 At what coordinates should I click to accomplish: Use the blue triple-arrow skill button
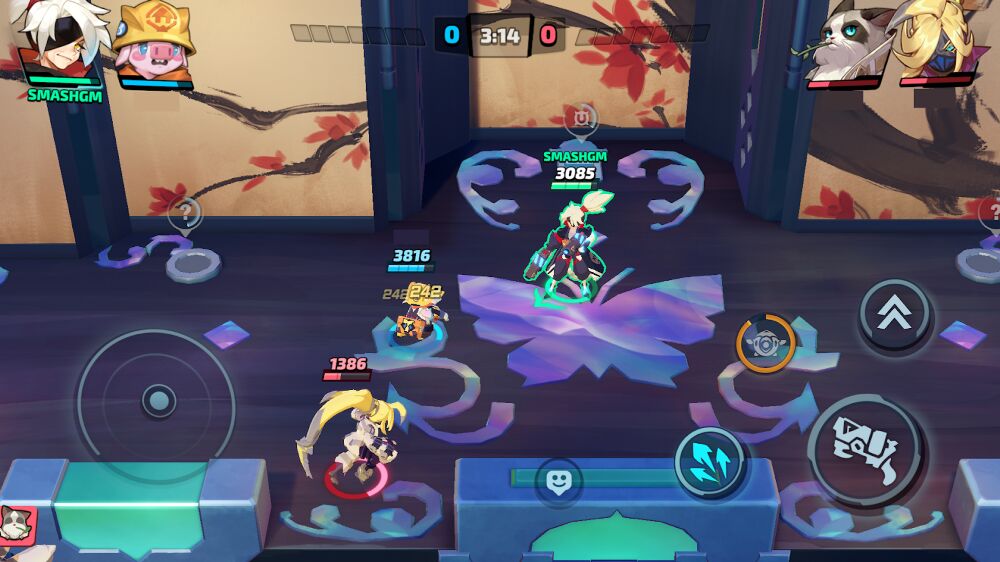[709, 463]
